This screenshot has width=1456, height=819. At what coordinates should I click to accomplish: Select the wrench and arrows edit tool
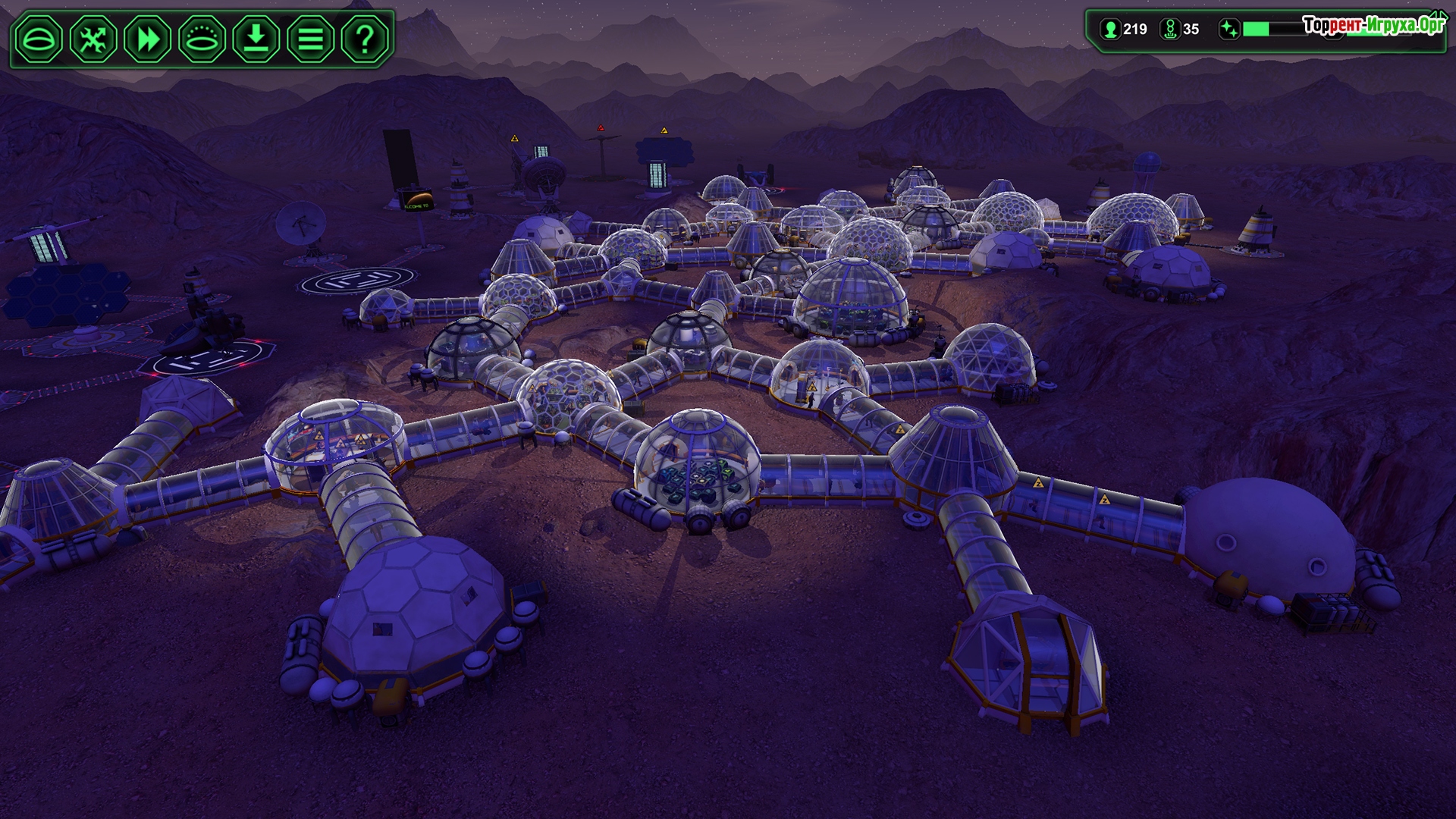click(x=93, y=39)
